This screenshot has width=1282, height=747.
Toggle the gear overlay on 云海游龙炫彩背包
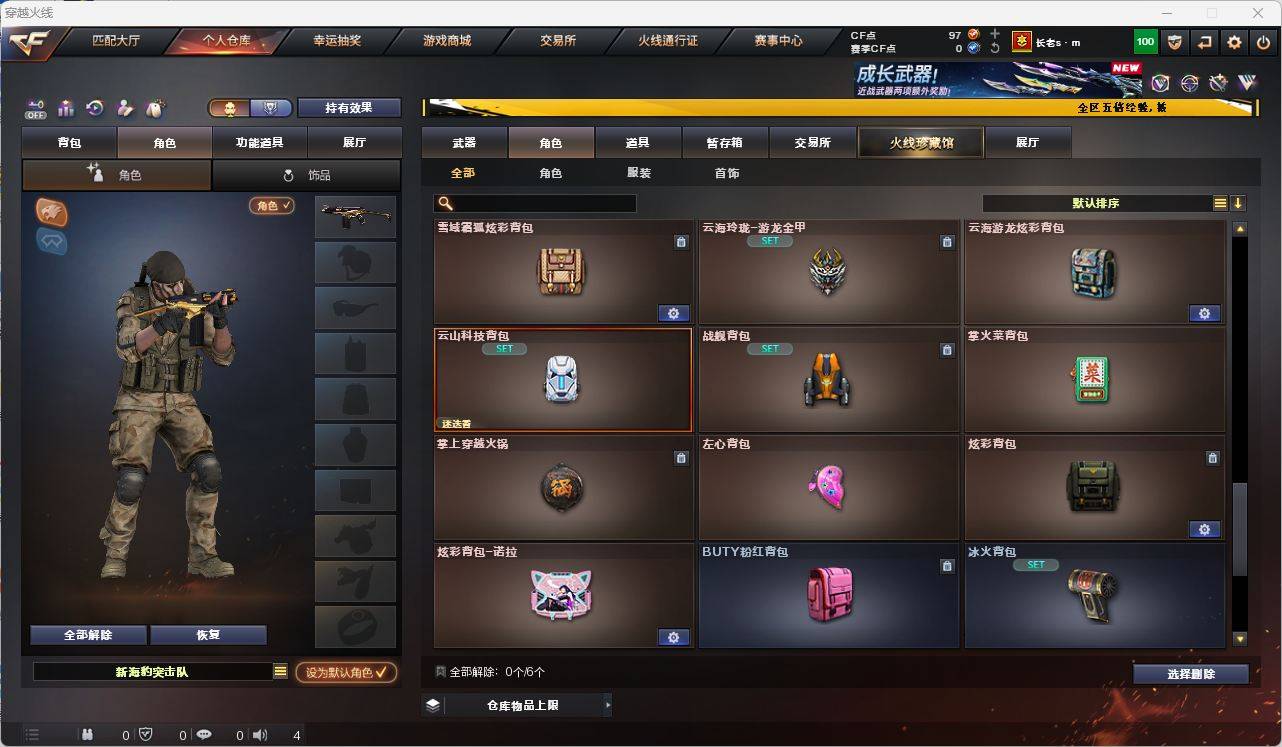pyautogui.click(x=1204, y=313)
